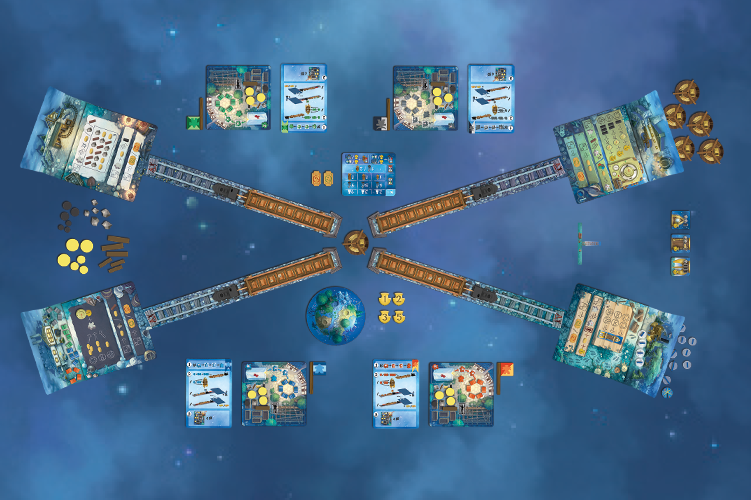The image size is (751, 500).
Task: Grab a wood log from the supply
Action: pos(114,253)
